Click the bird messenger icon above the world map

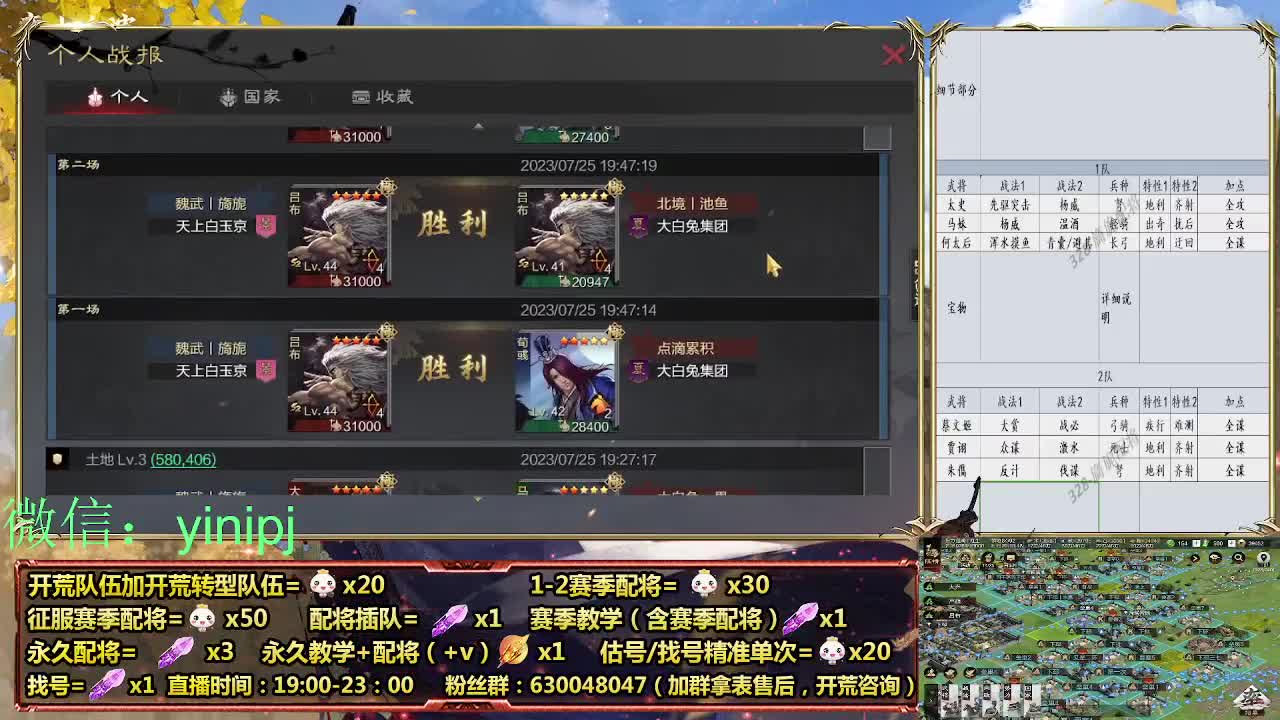pos(1214,557)
